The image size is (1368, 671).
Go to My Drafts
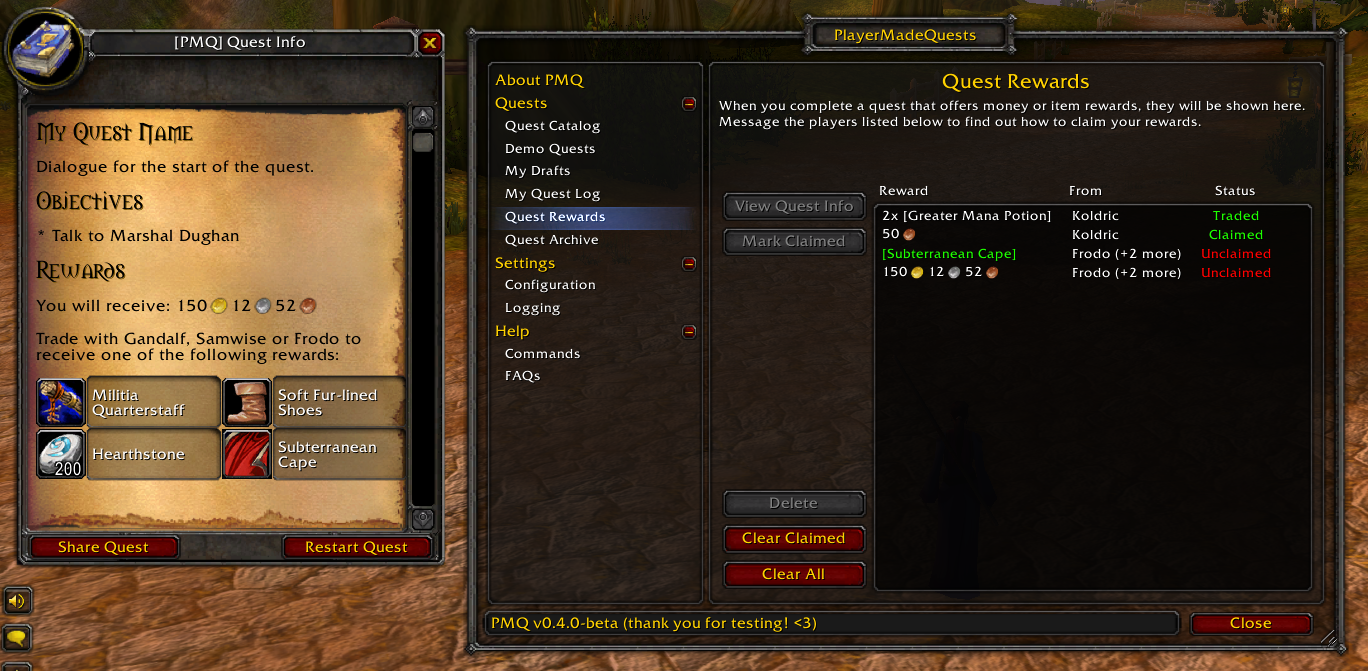click(537, 171)
